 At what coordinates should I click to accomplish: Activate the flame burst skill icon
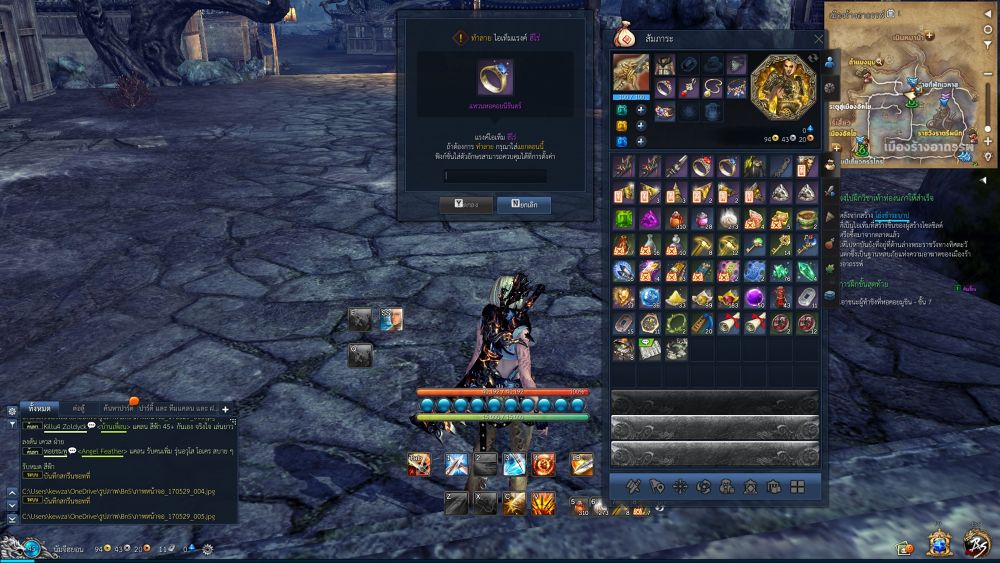(543, 464)
